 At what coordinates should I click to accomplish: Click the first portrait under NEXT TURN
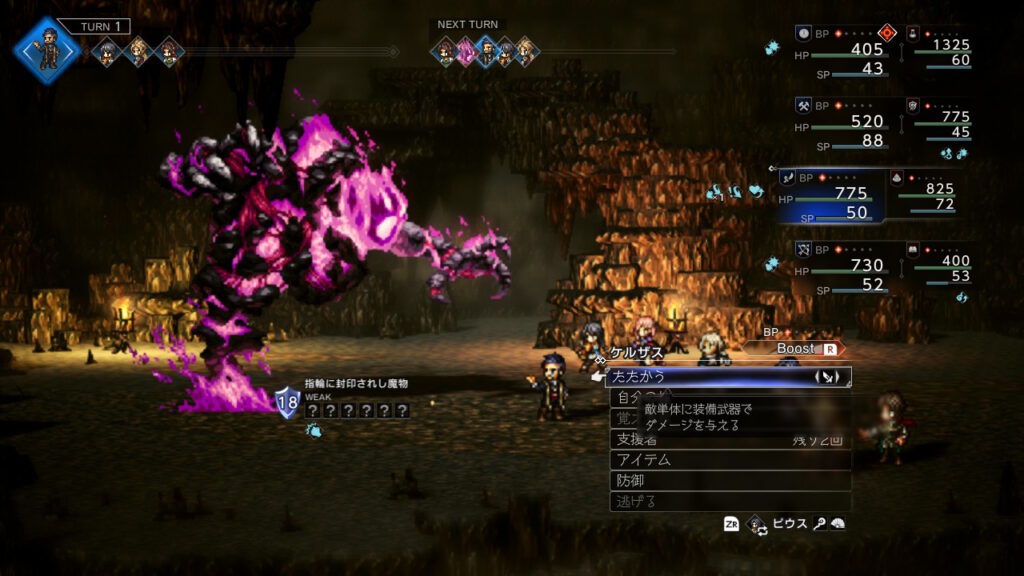click(444, 52)
